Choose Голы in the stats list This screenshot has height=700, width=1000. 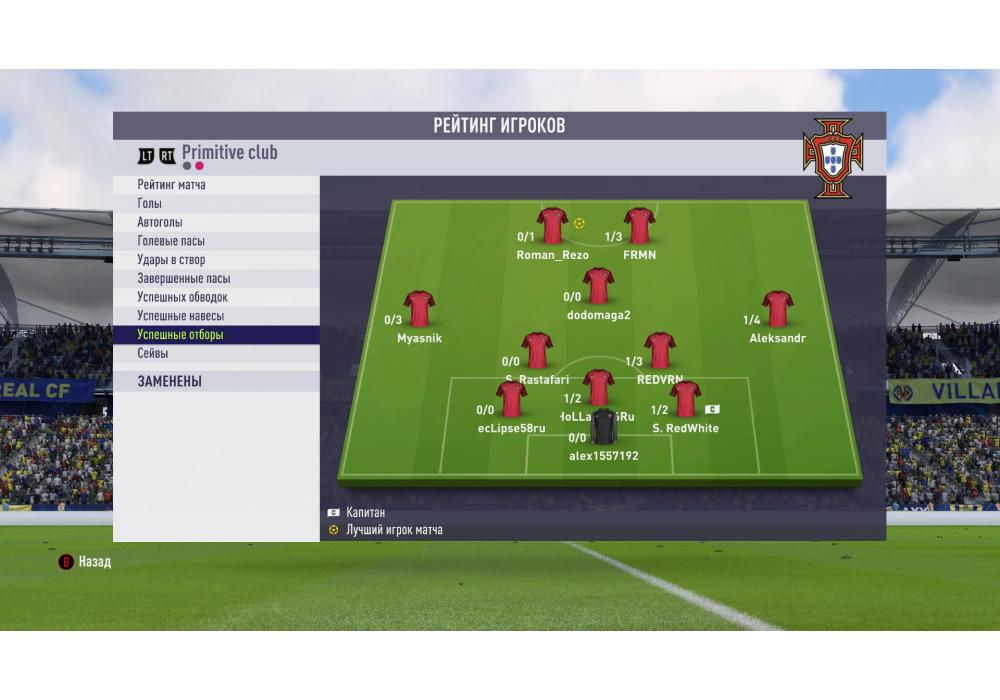(216, 204)
